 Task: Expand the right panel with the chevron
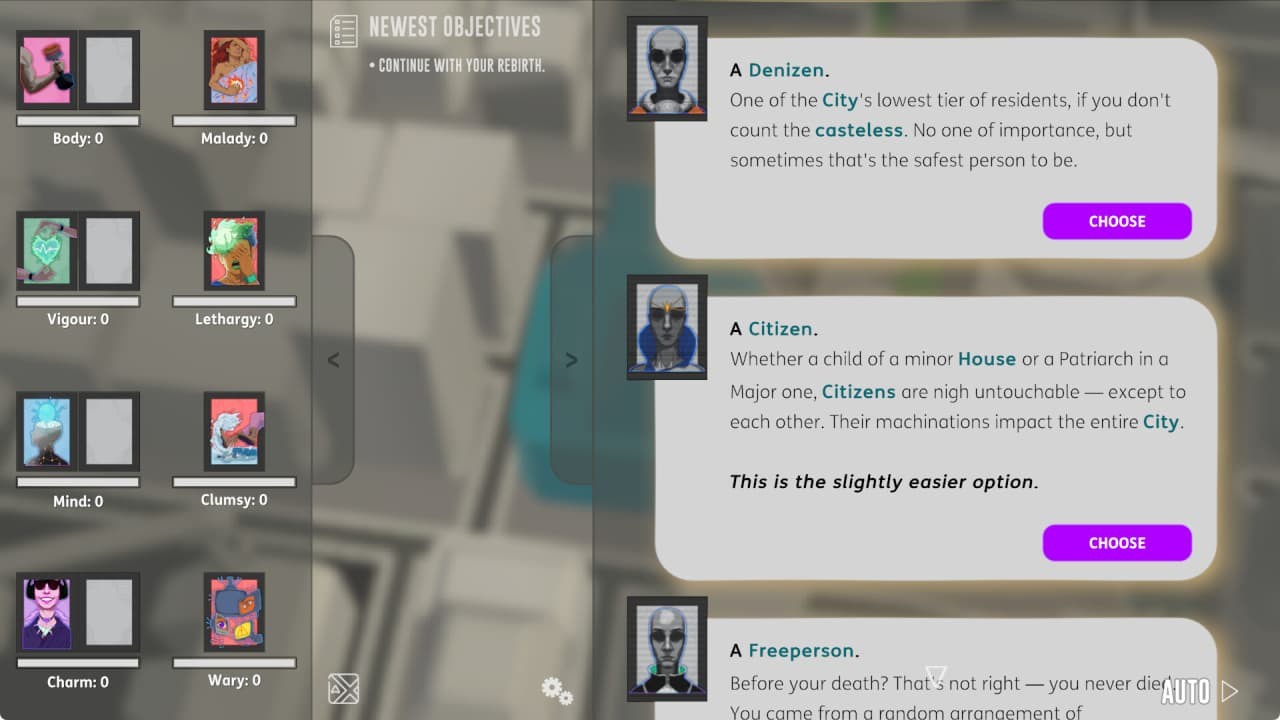571,360
